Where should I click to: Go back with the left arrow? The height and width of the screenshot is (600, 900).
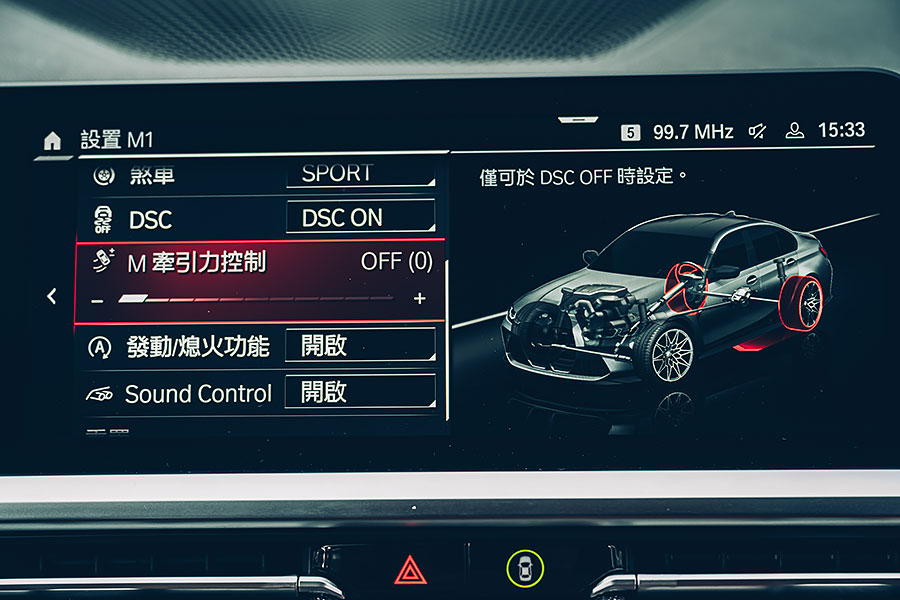click(x=52, y=297)
